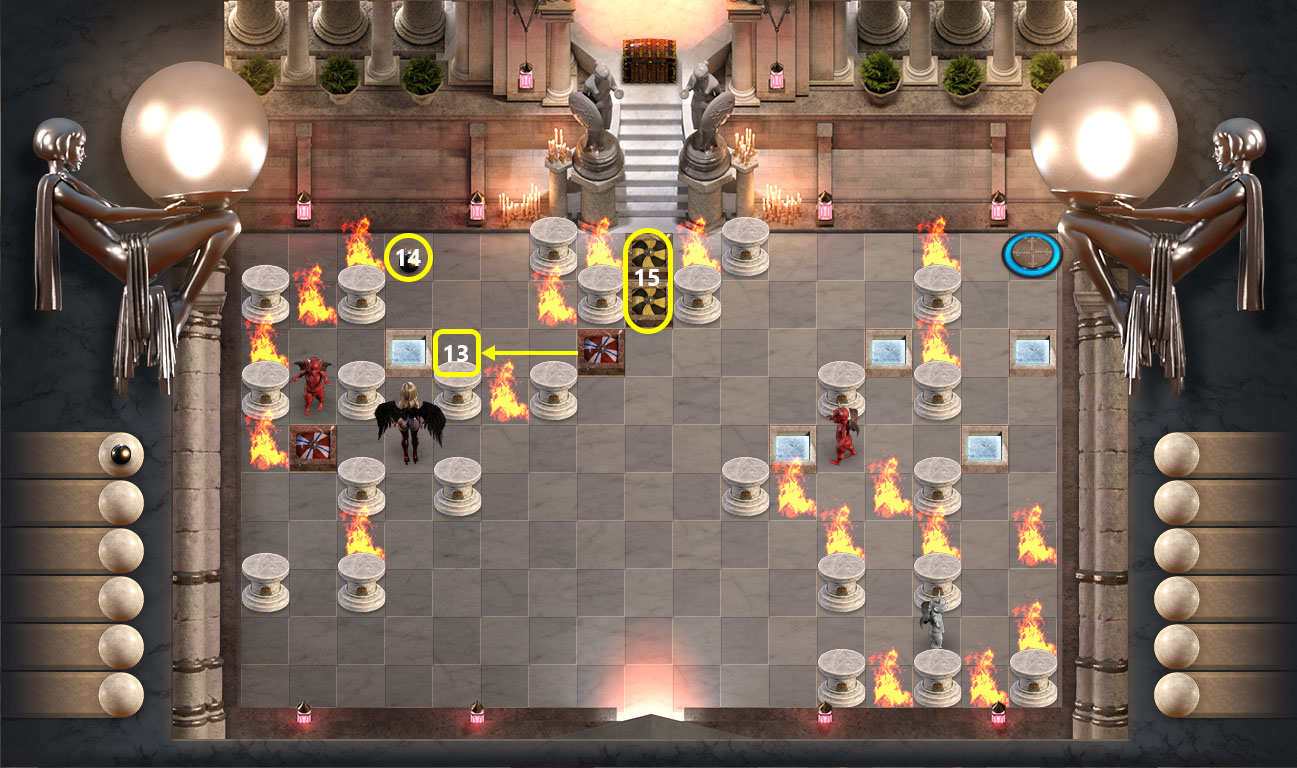1297x768 pixels.
Task: Select the black bomb inventory slot
Action: tap(120, 455)
